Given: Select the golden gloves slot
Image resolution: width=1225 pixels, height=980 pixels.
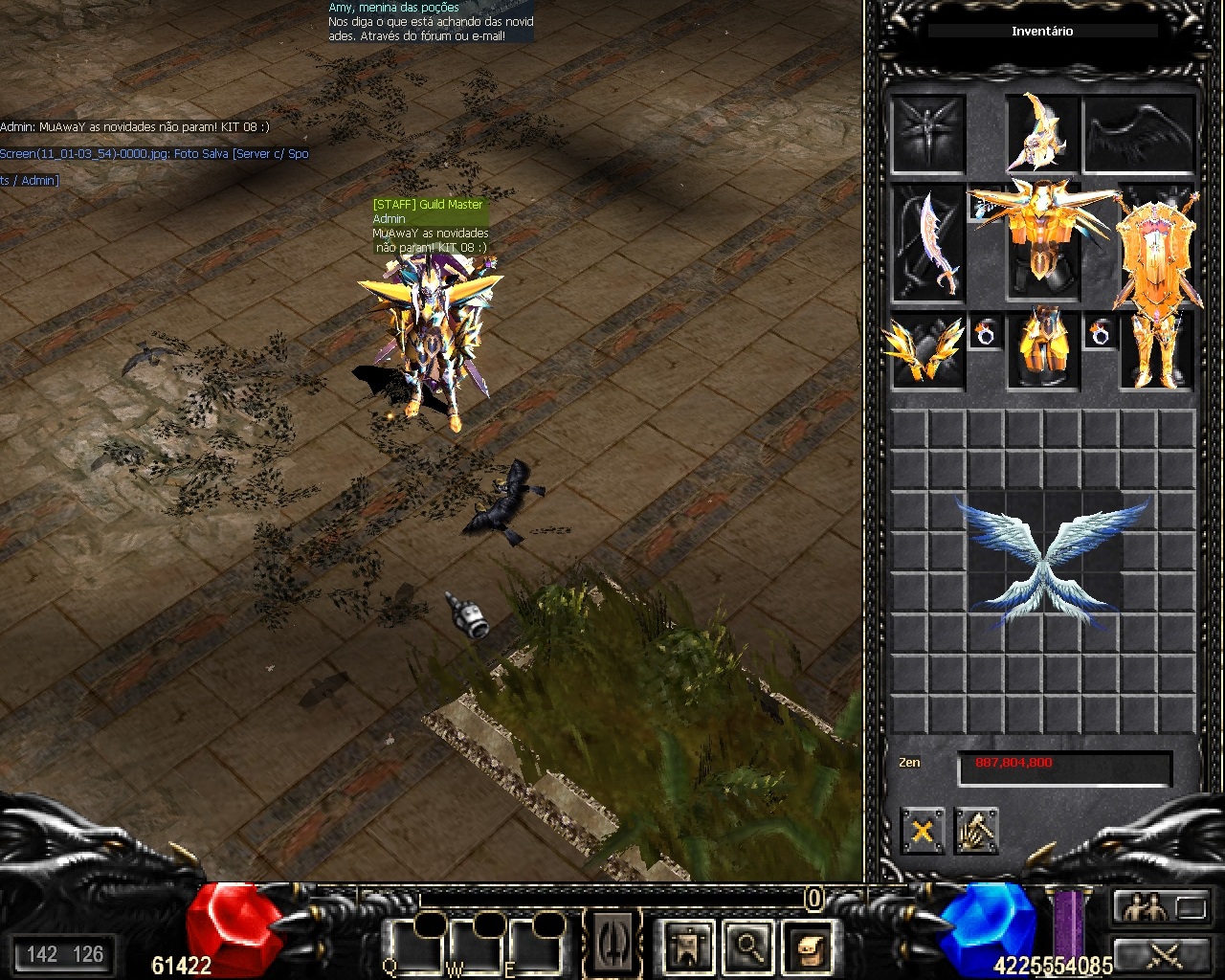Looking at the screenshot, I should [x=927, y=352].
